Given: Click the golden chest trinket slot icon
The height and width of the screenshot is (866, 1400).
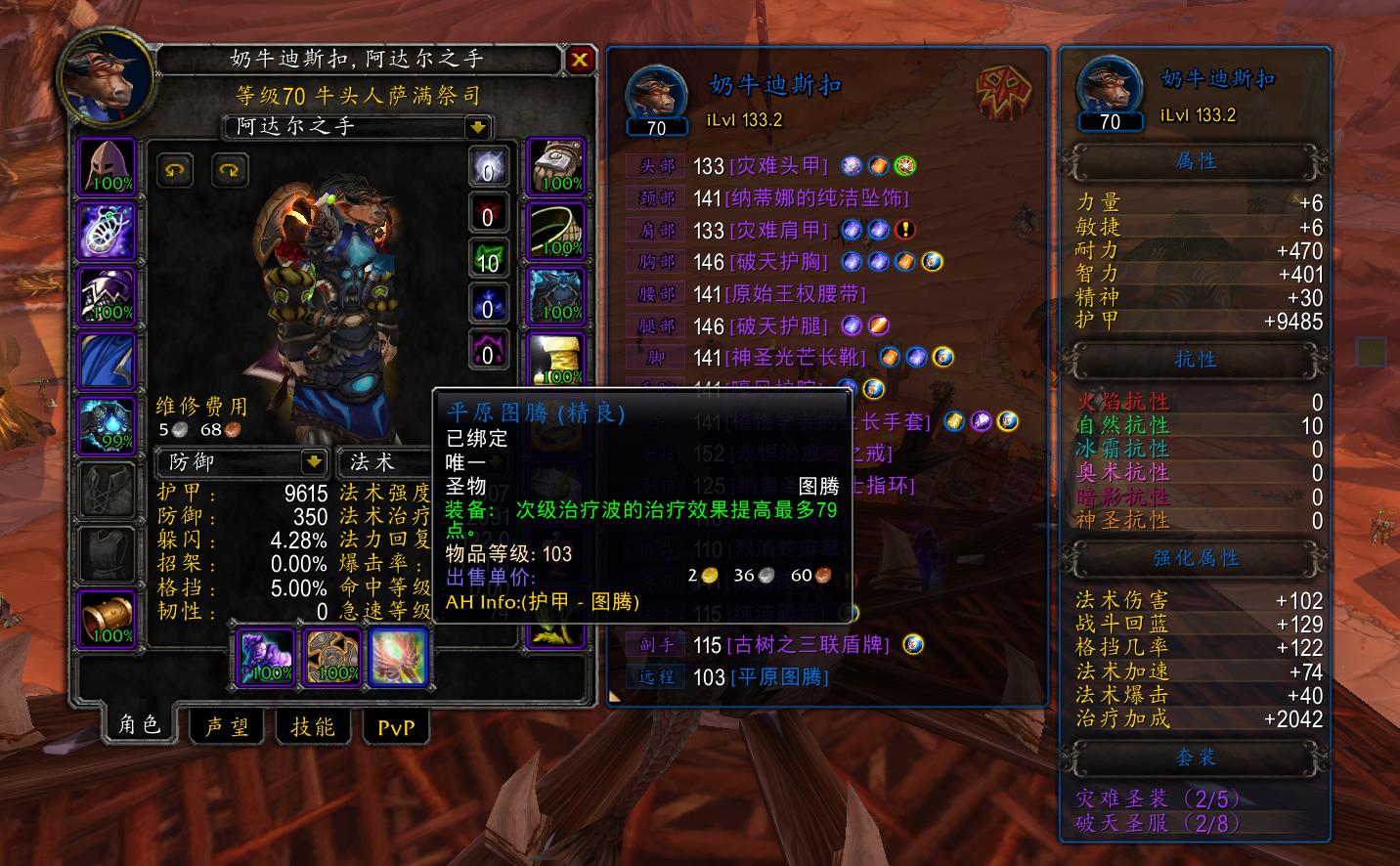Looking at the screenshot, I should tap(107, 616).
